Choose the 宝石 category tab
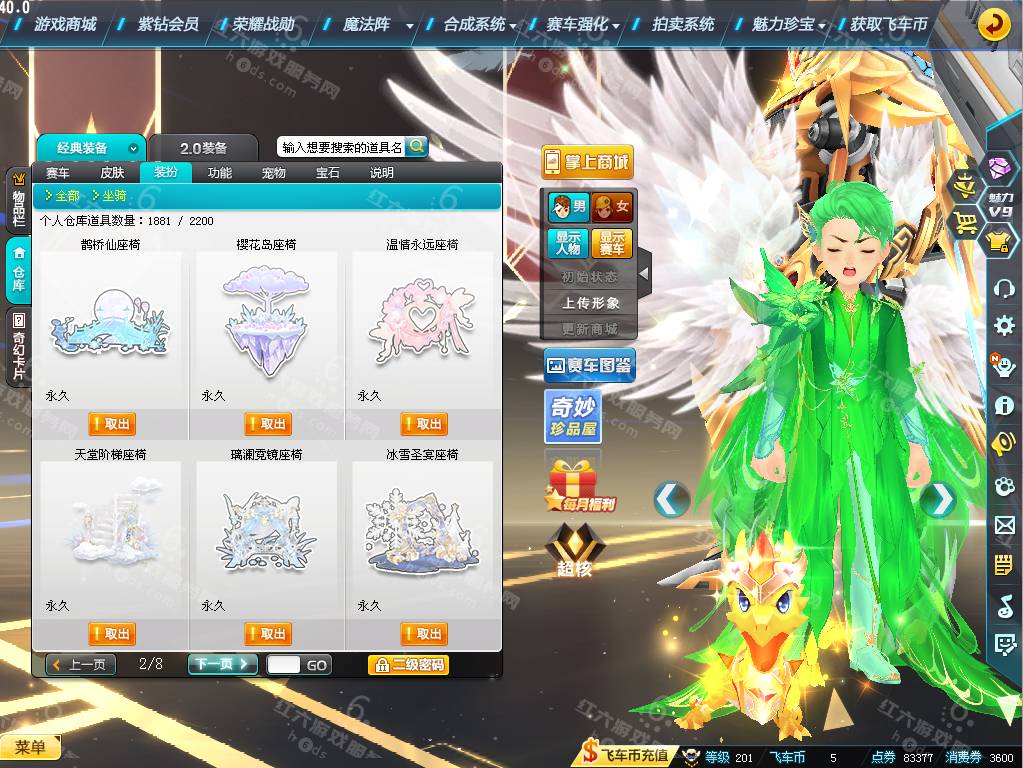Image resolution: width=1023 pixels, height=768 pixels. pyautogui.click(x=327, y=173)
